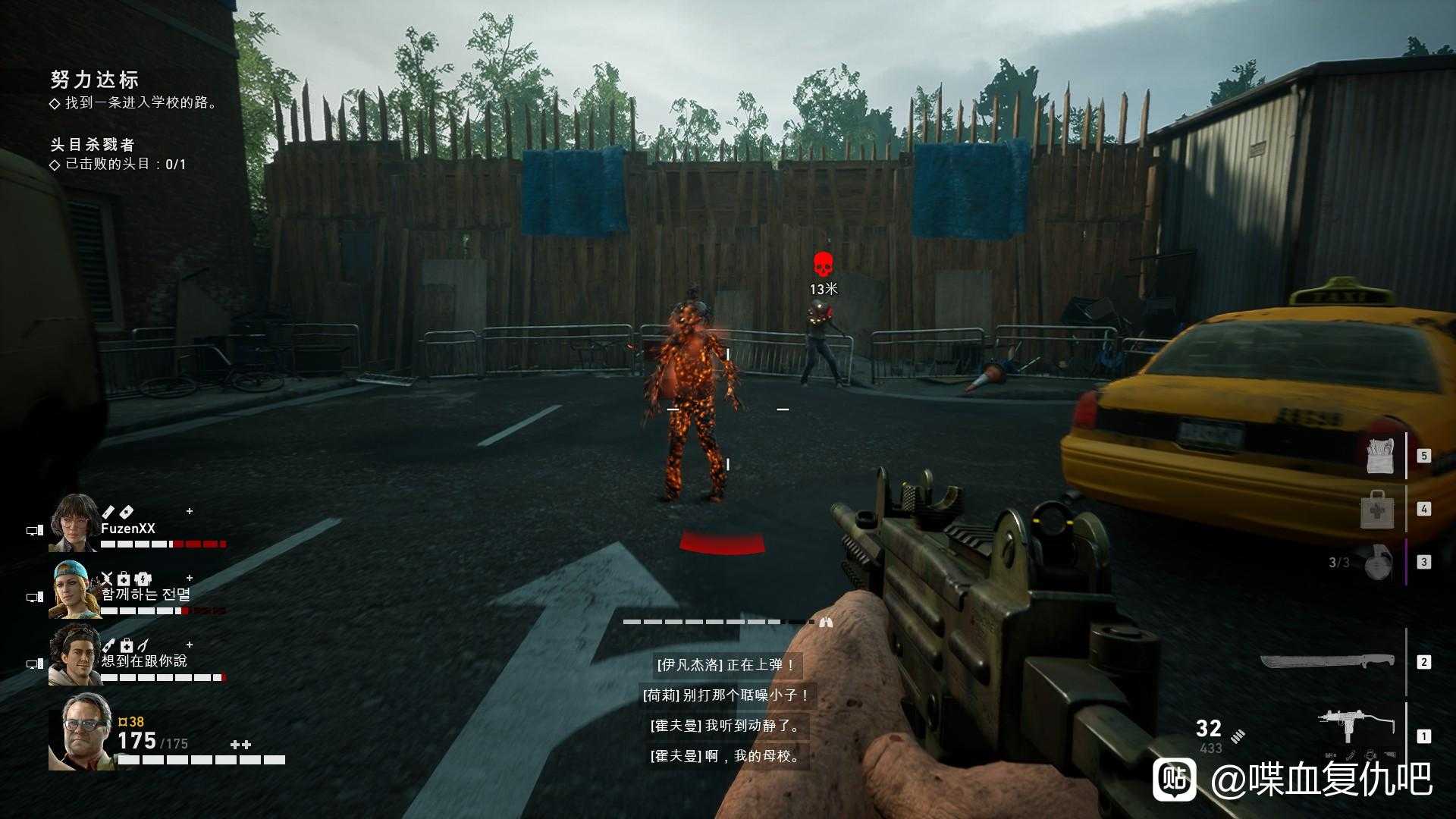Select the ammo pouch item slot
The width and height of the screenshot is (1456, 819).
(1379, 455)
